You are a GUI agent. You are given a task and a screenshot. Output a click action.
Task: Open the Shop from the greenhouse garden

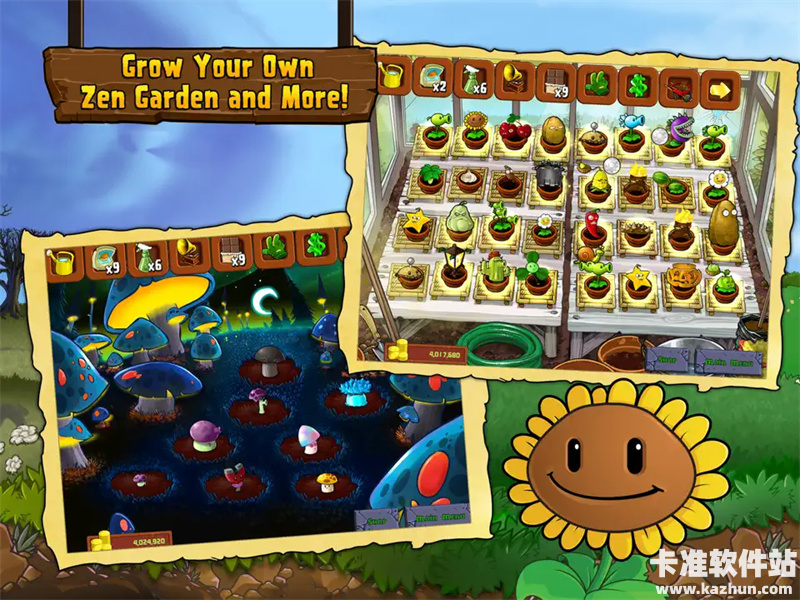coord(664,359)
